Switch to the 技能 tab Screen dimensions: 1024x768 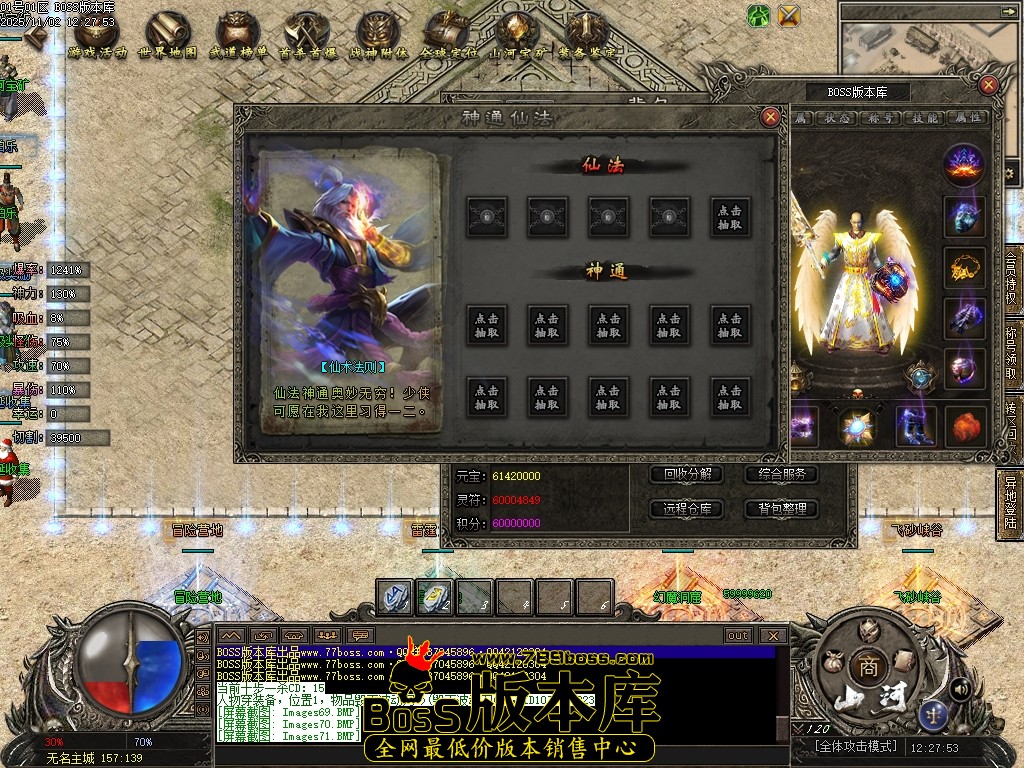pyautogui.click(x=927, y=118)
